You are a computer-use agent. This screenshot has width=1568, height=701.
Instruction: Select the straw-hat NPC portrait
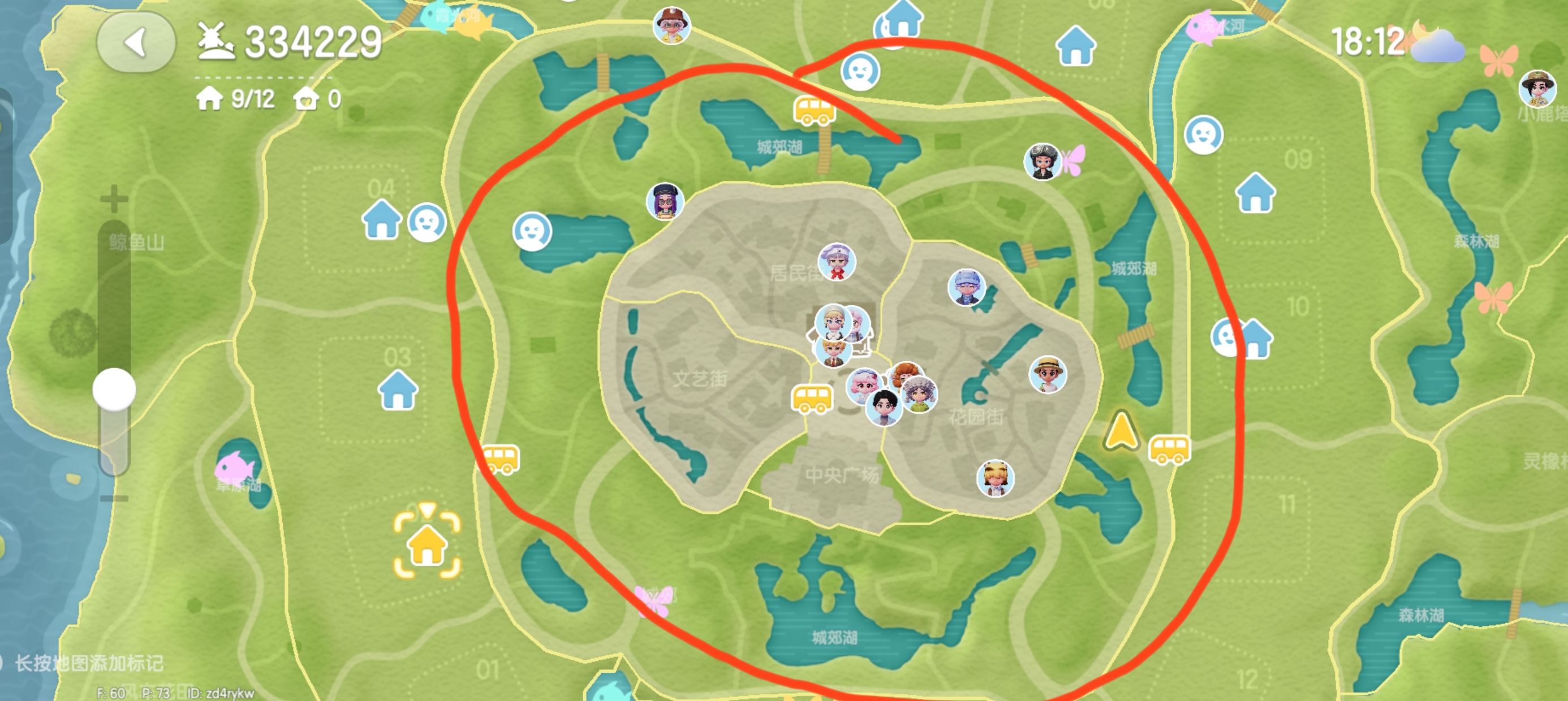[1048, 374]
